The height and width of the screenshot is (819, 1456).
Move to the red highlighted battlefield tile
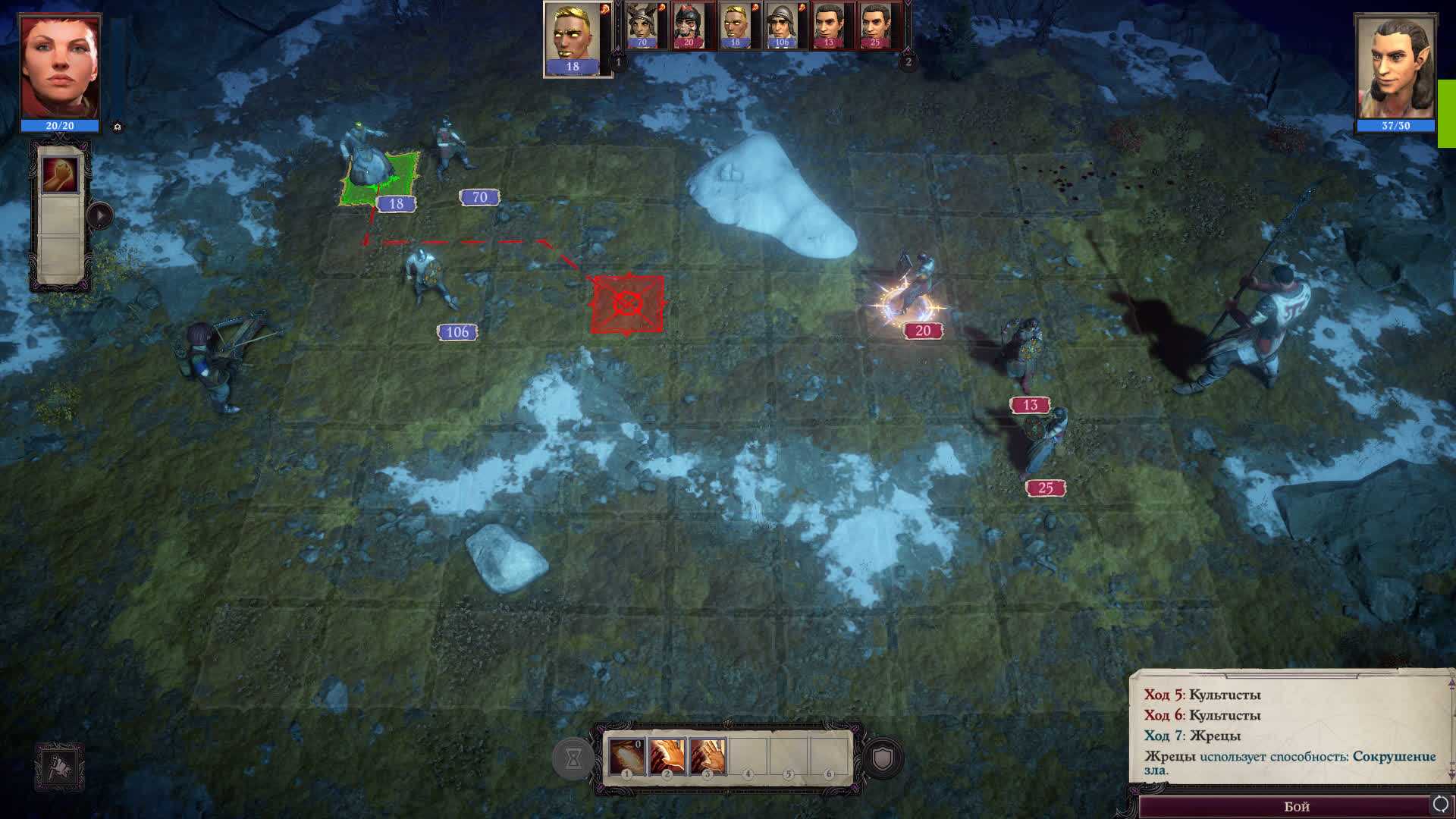click(x=627, y=305)
